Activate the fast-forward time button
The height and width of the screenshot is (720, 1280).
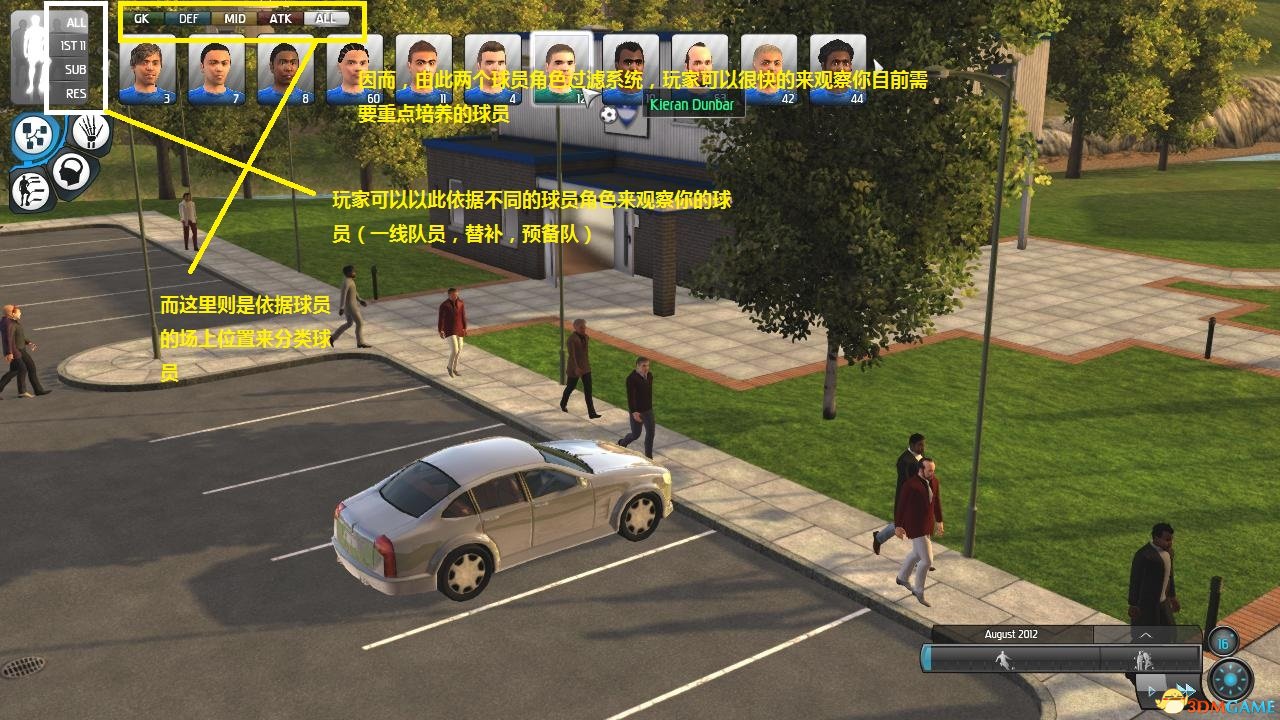click(x=1186, y=690)
